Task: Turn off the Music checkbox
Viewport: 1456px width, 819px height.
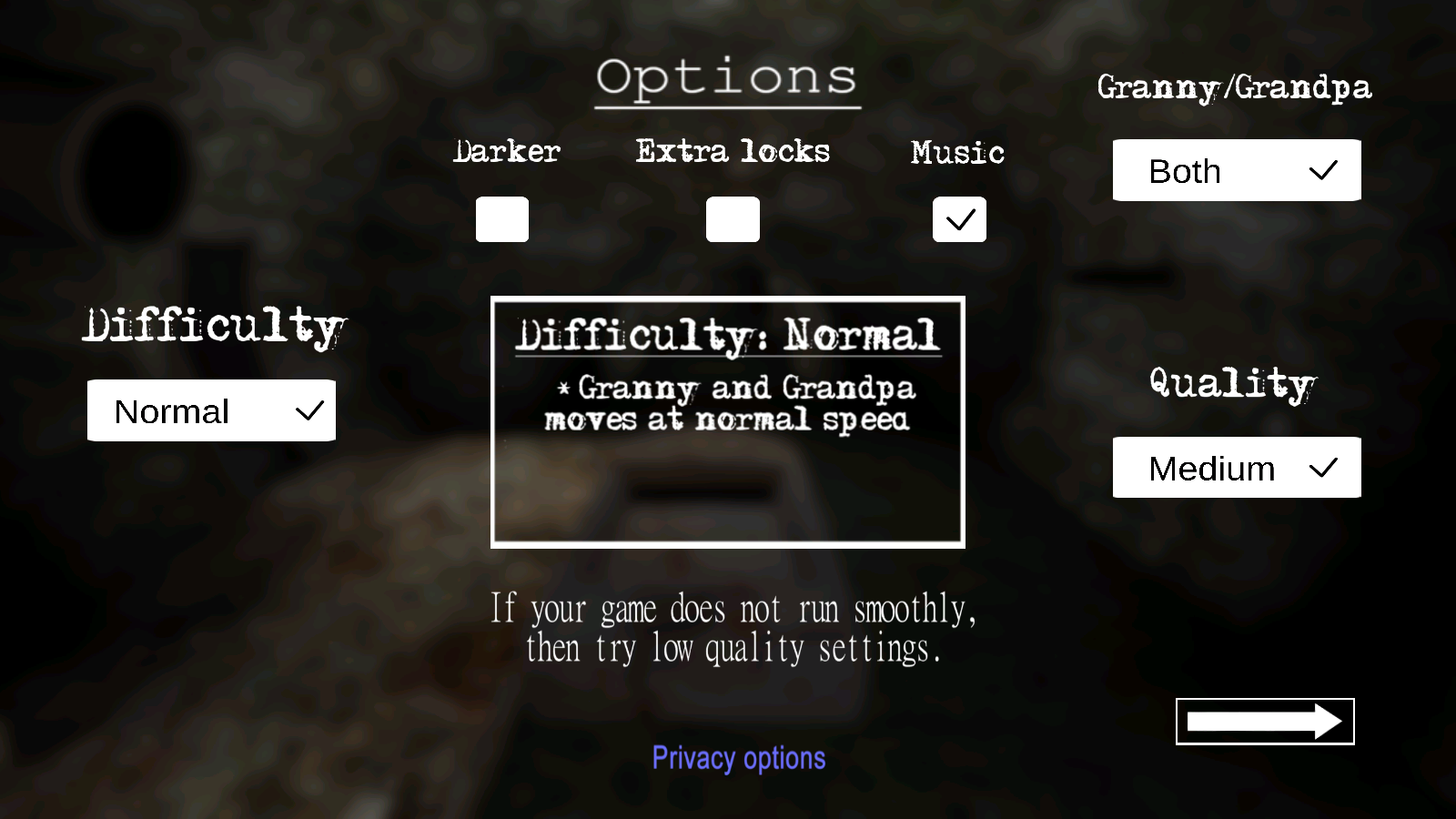Action: 959,219
